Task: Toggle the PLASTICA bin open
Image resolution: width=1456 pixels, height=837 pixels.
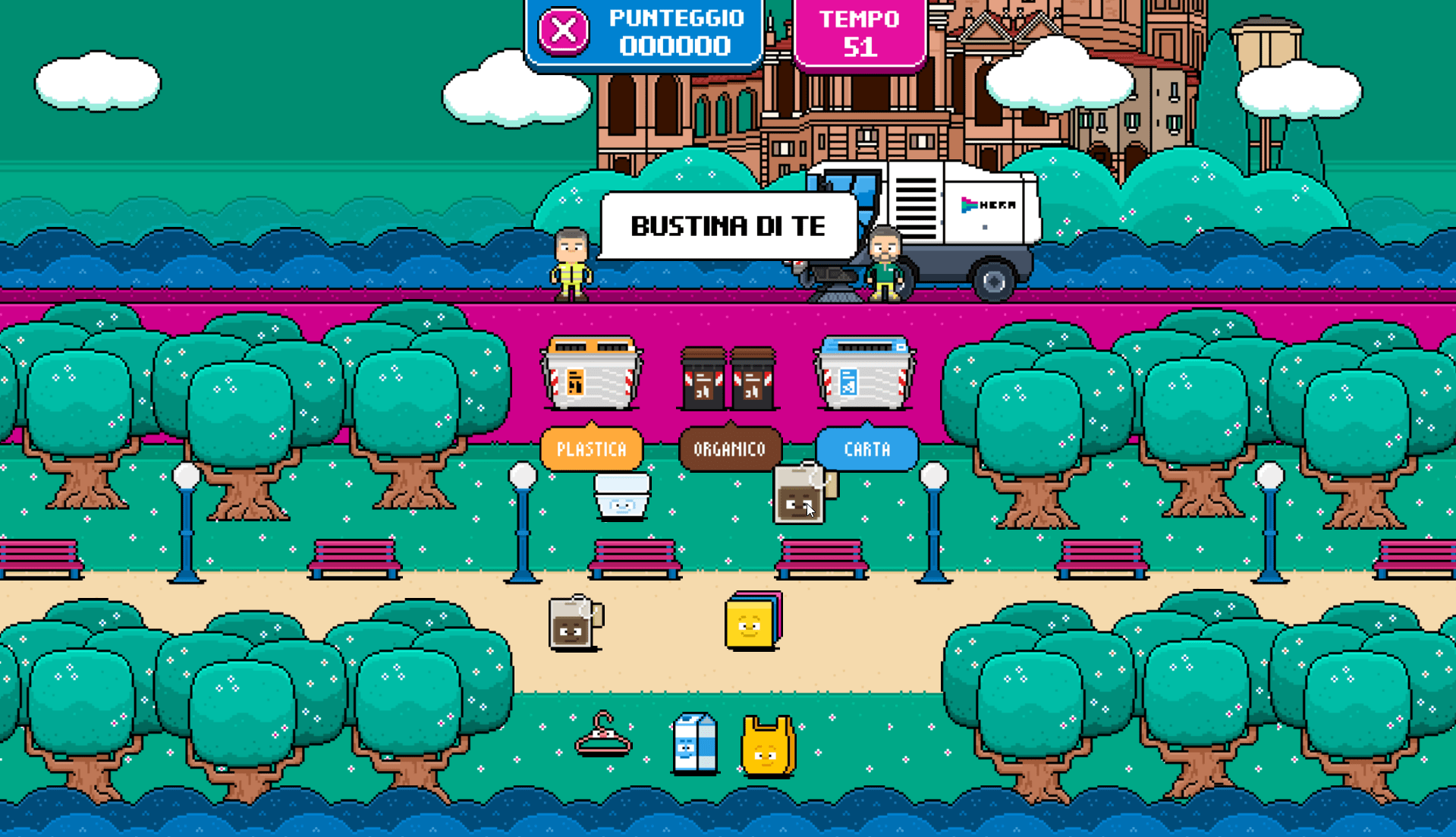Action: coord(591,373)
